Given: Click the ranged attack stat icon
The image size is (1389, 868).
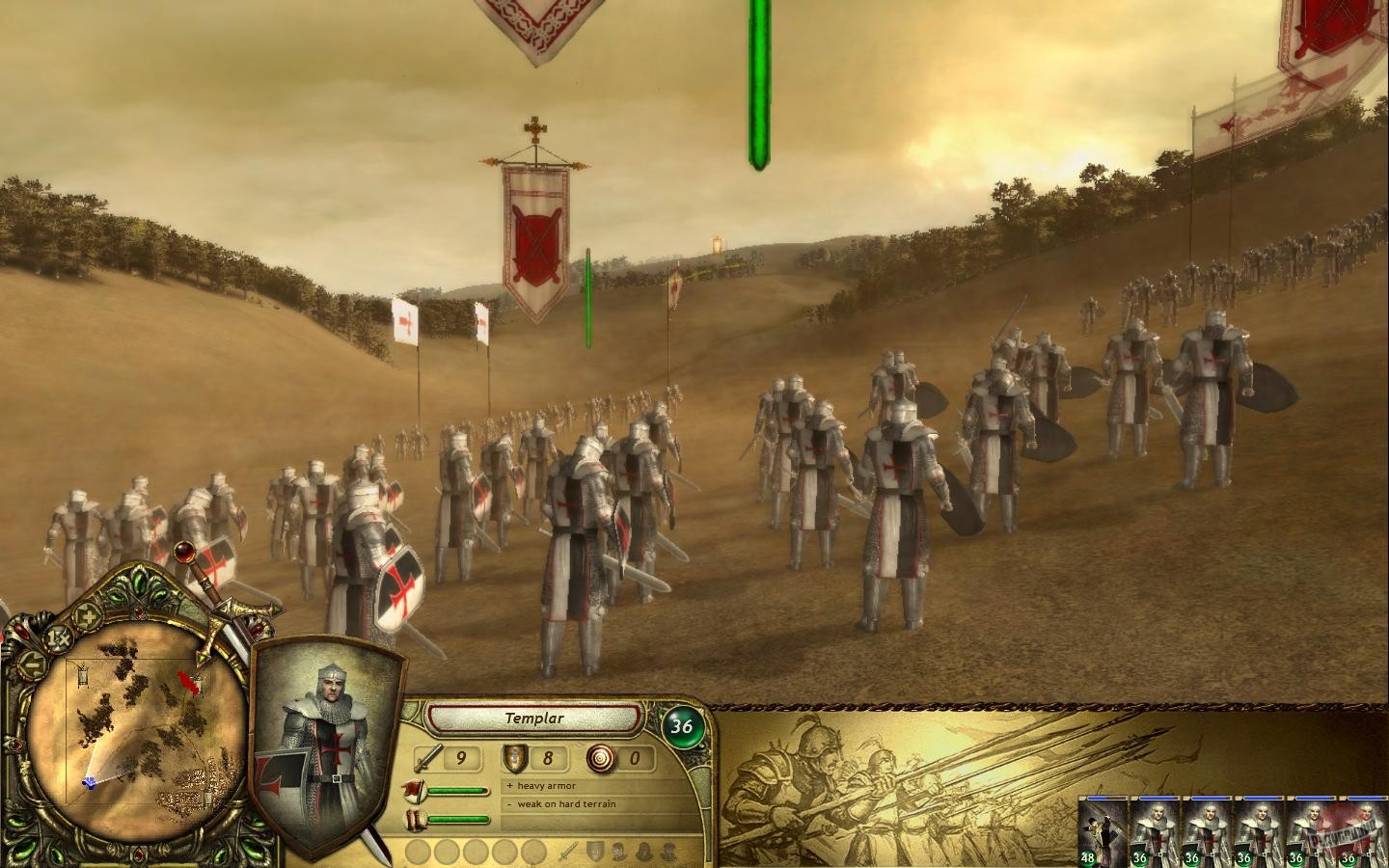Looking at the screenshot, I should tap(601, 760).
